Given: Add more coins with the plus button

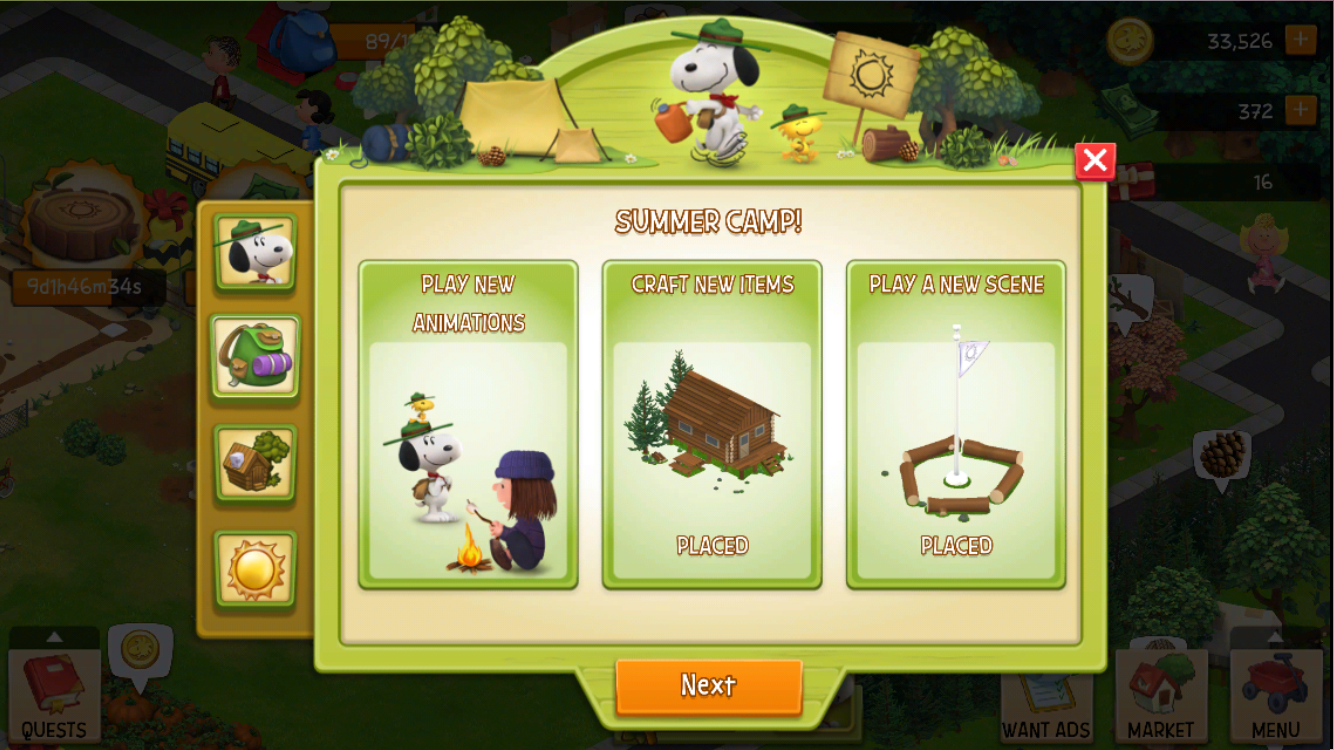Looking at the screenshot, I should 1300,41.
